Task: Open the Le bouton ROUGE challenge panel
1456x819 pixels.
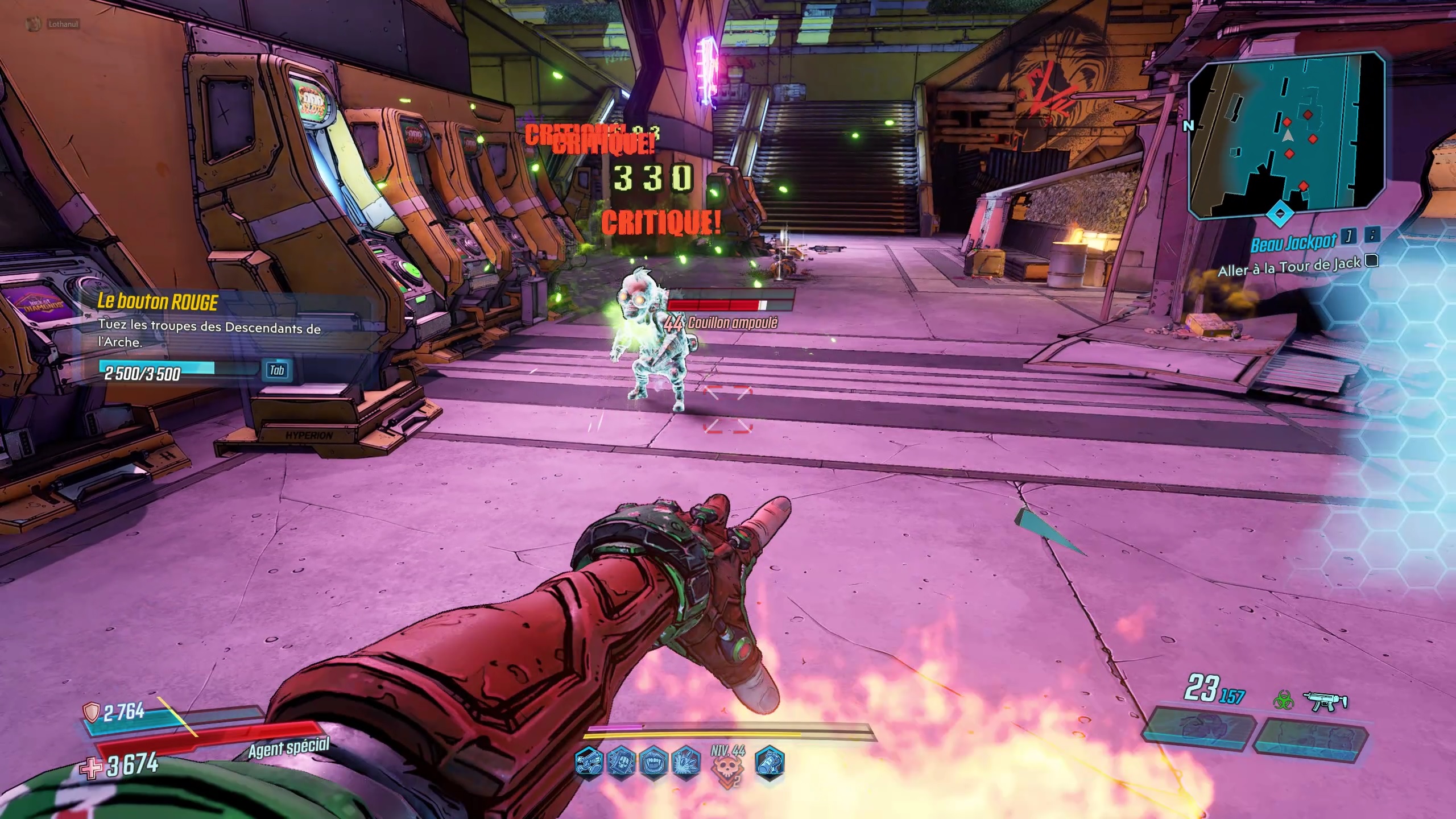Action: [x=158, y=301]
